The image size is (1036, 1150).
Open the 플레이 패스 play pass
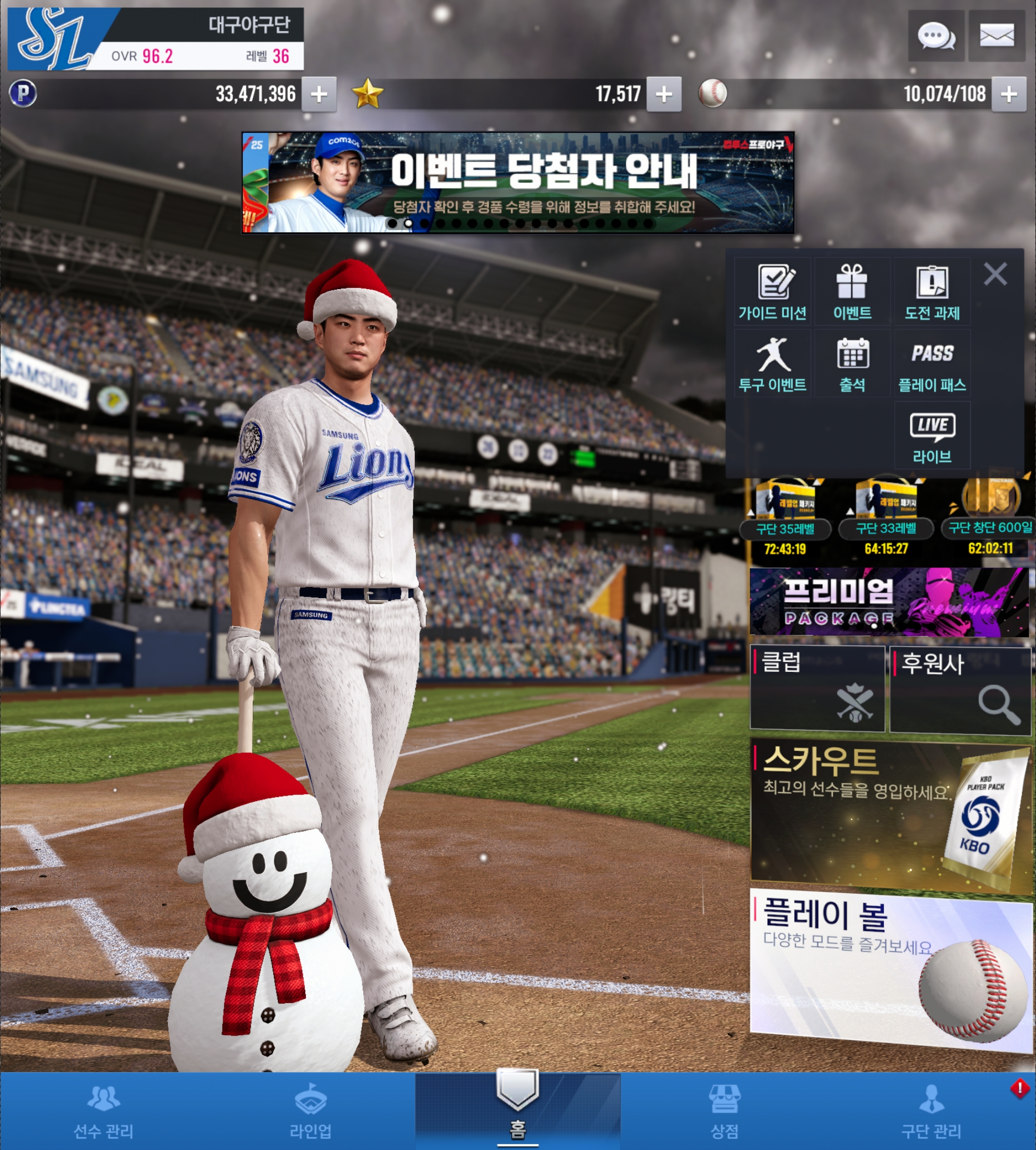coord(932,364)
